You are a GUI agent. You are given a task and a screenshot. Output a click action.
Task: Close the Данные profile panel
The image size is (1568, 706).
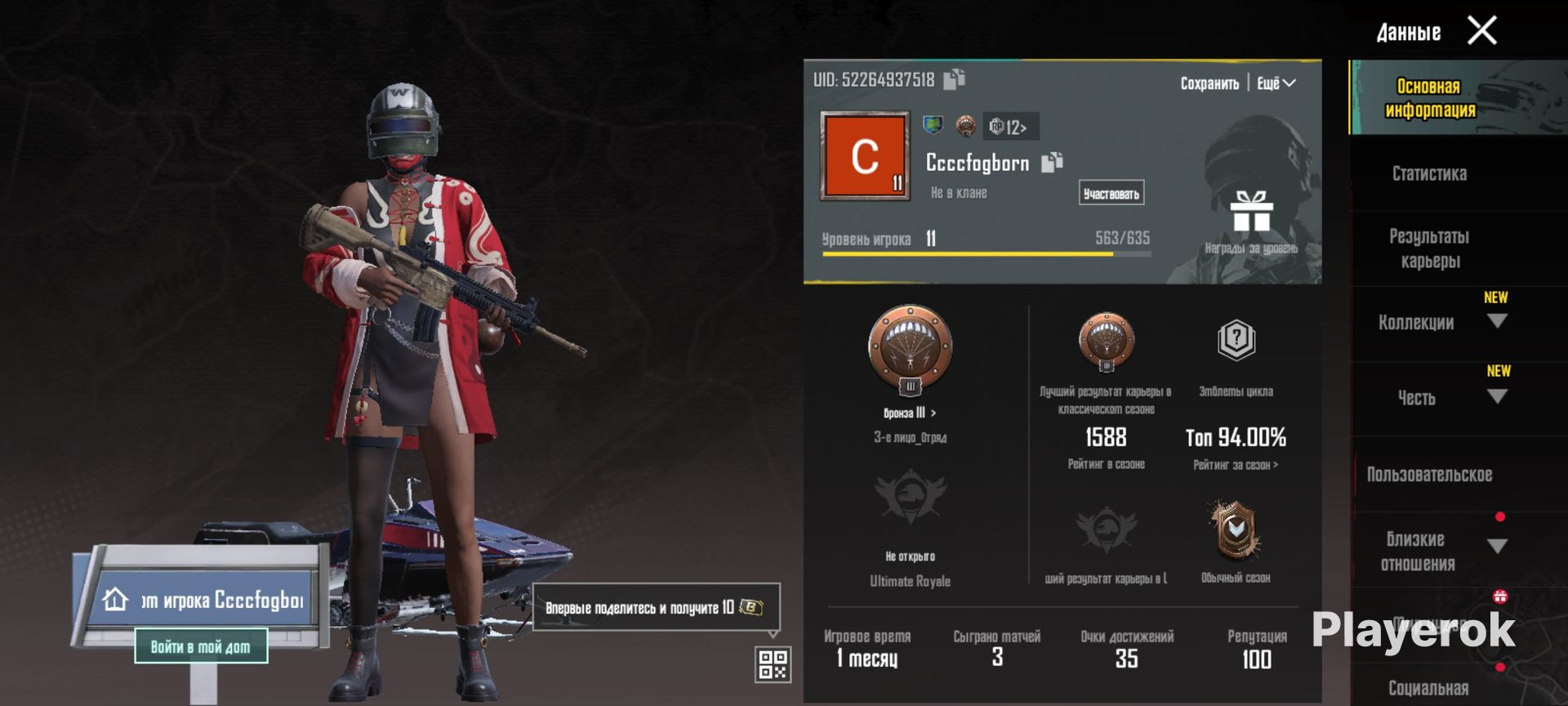(x=1482, y=31)
